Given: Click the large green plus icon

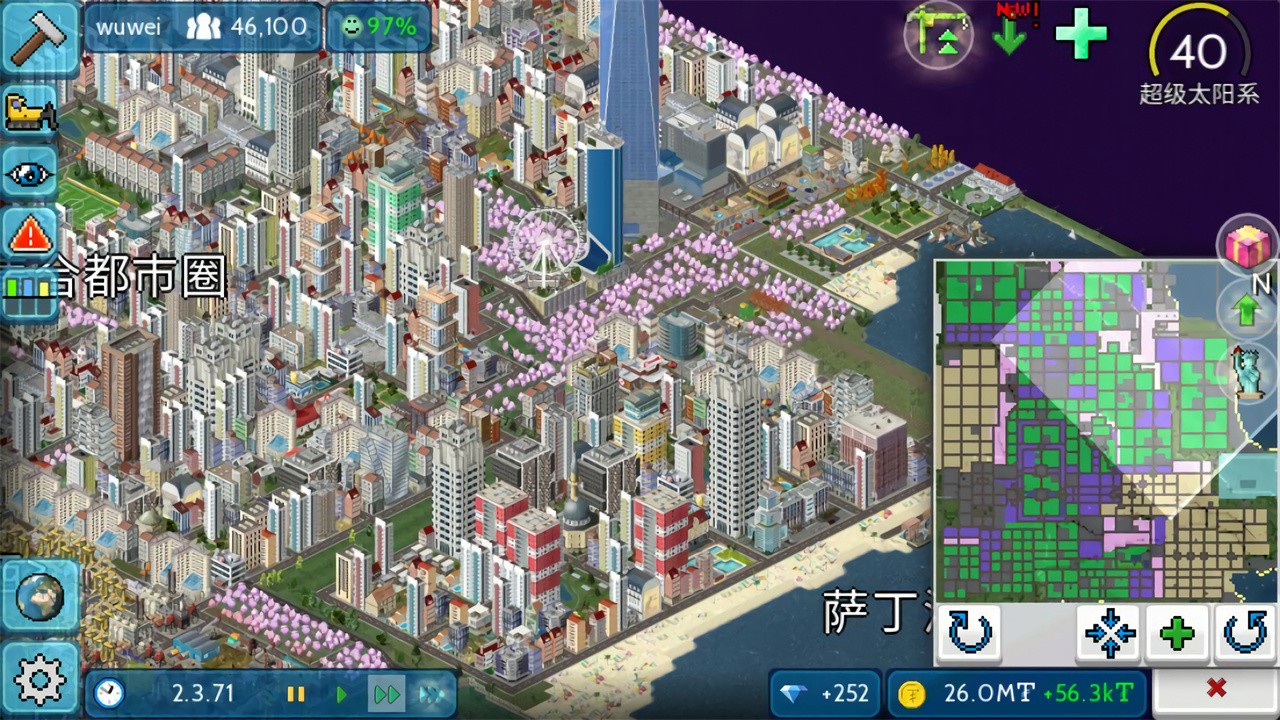Looking at the screenshot, I should (x=1081, y=33).
